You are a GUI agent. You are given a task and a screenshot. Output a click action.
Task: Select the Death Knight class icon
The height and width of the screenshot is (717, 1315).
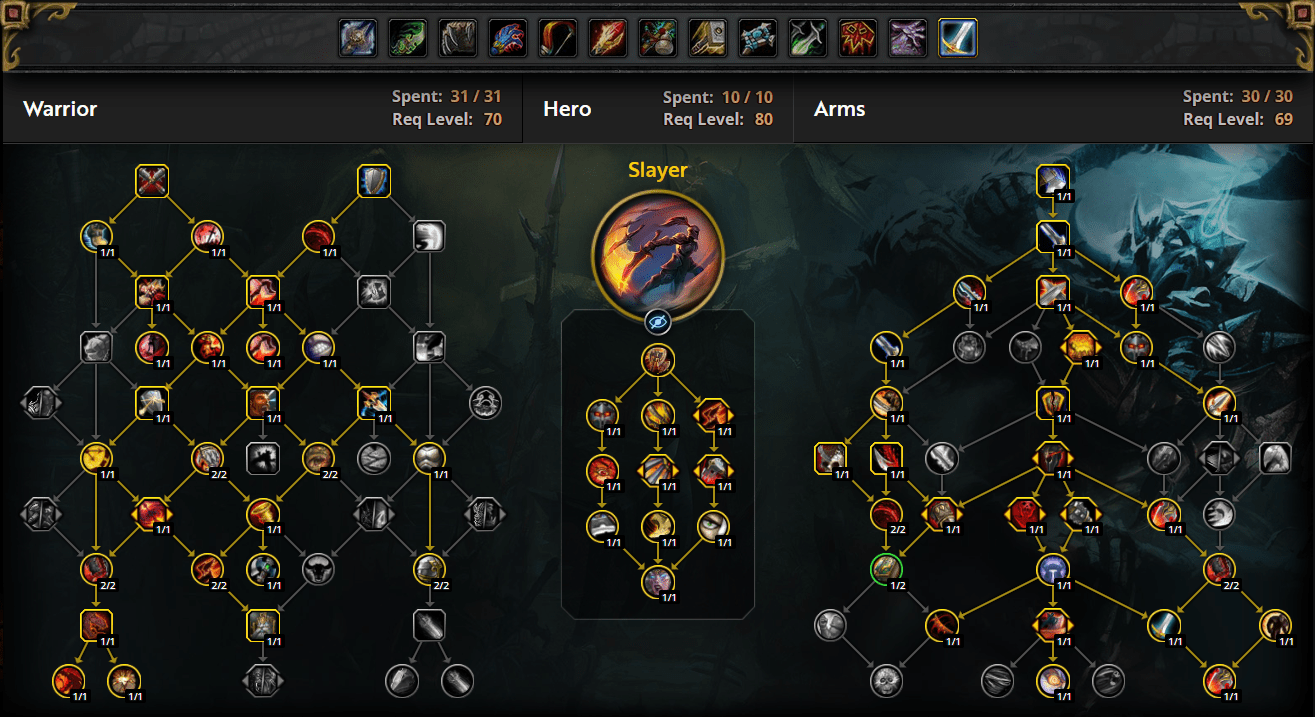(x=358, y=38)
